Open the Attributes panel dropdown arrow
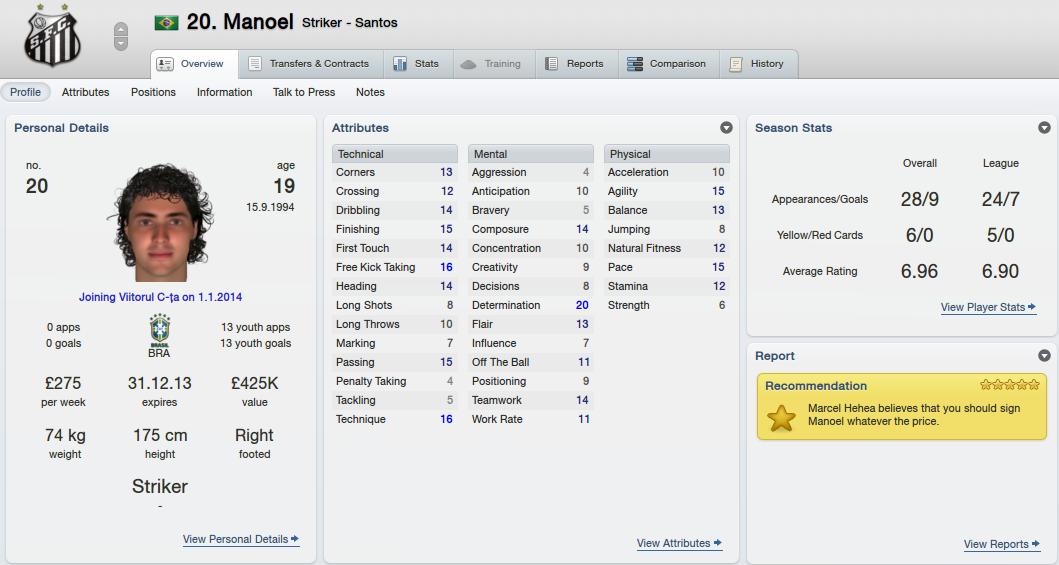Screen dimensions: 1059x565 [726, 128]
